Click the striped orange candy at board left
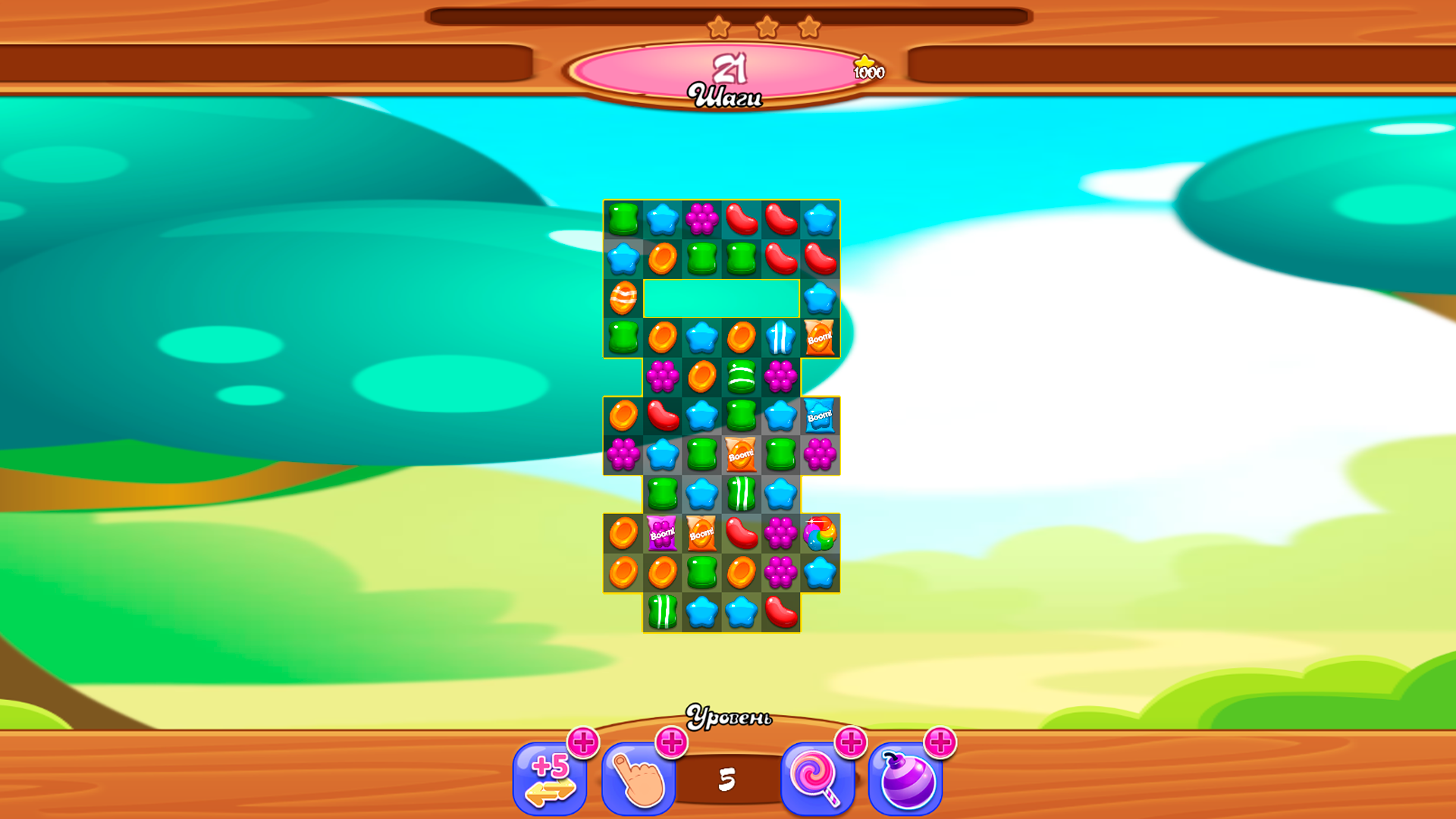 pos(624,299)
